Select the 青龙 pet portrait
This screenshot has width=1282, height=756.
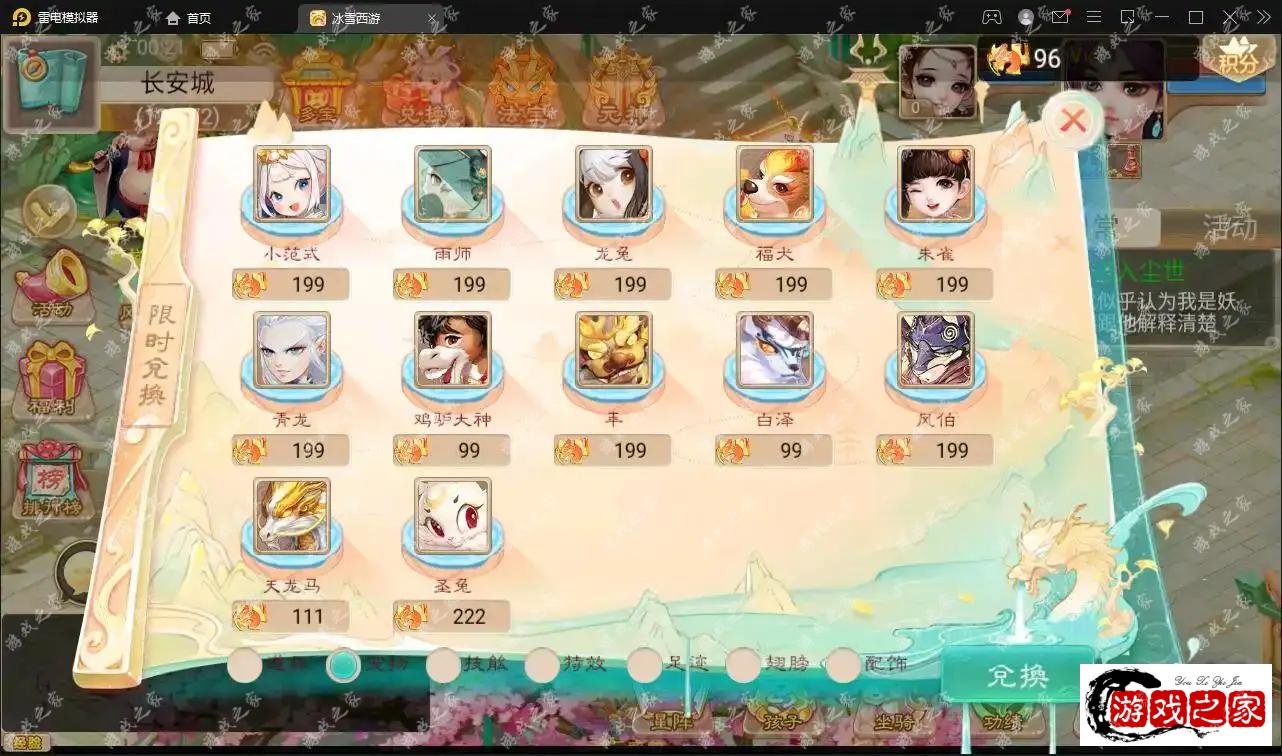coord(291,350)
